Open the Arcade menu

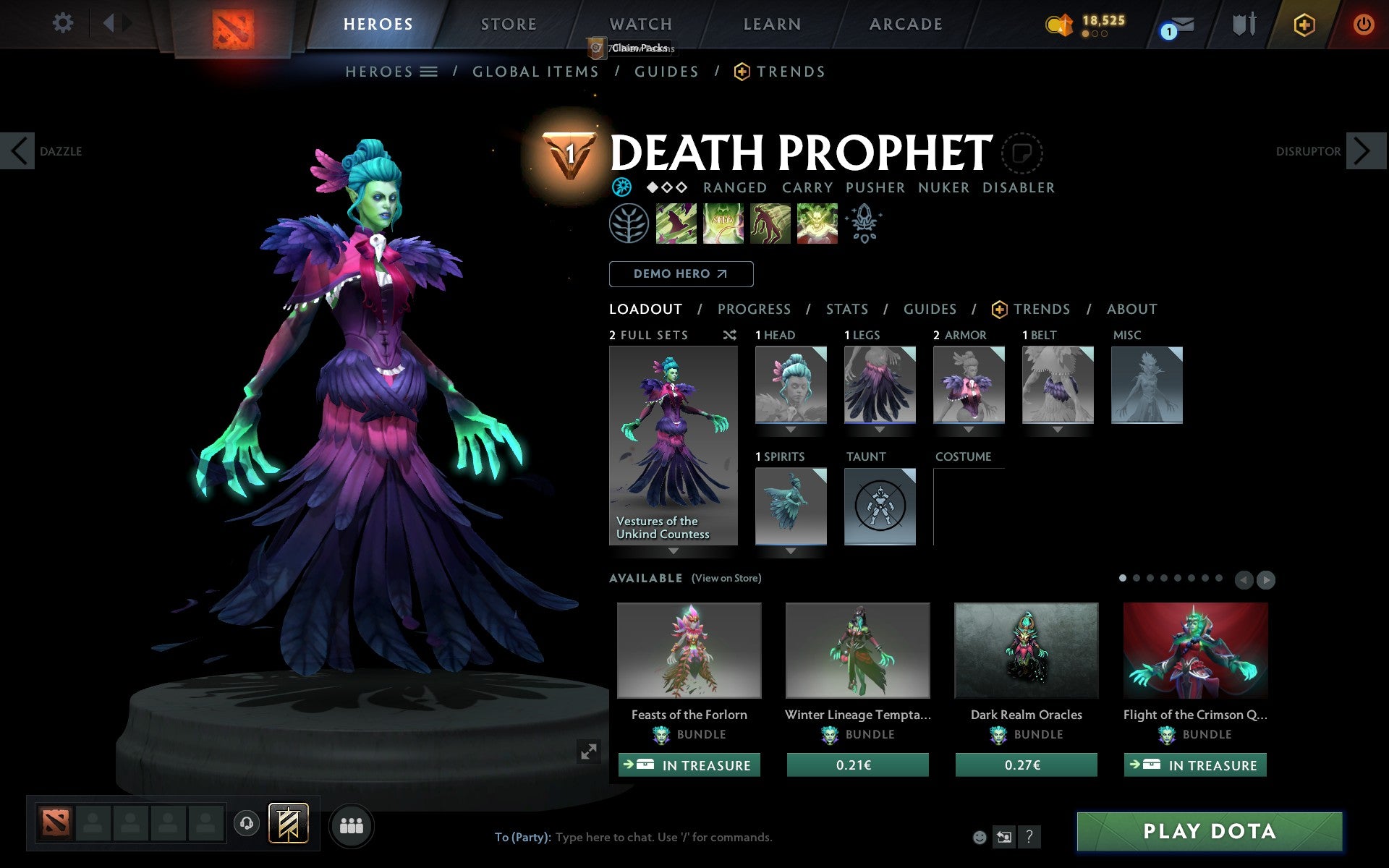[x=904, y=23]
